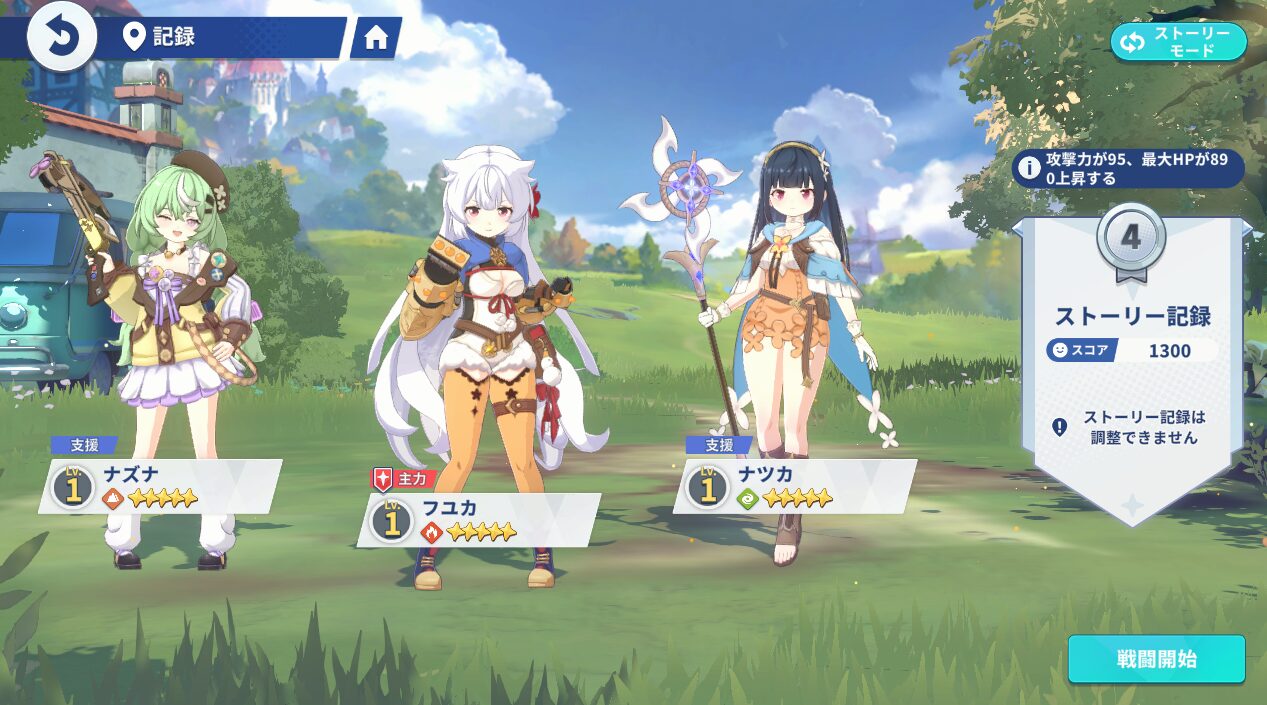Start the battle with 戦闘開始
The image size is (1267, 705).
click(x=1156, y=659)
